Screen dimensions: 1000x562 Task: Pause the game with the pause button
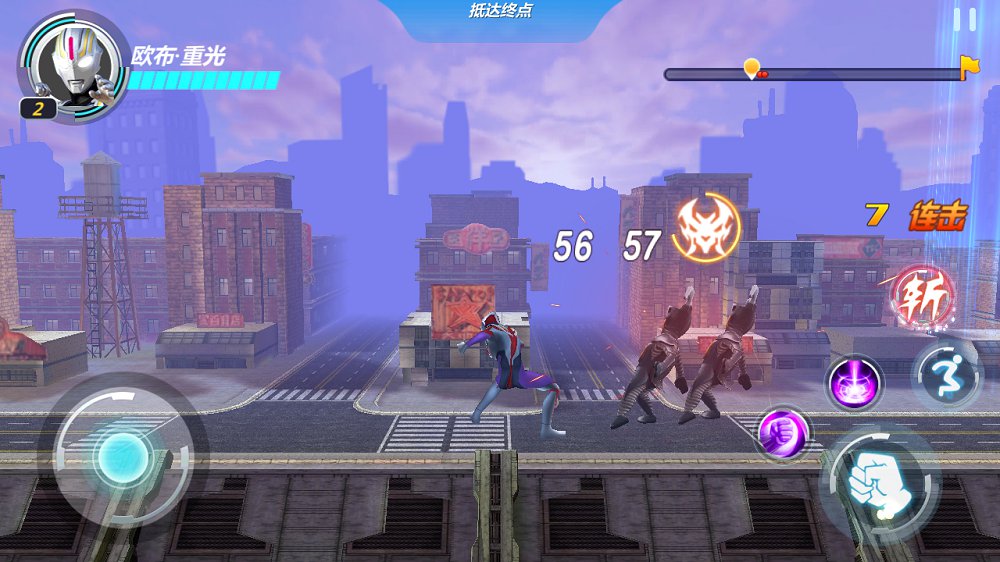[964, 20]
